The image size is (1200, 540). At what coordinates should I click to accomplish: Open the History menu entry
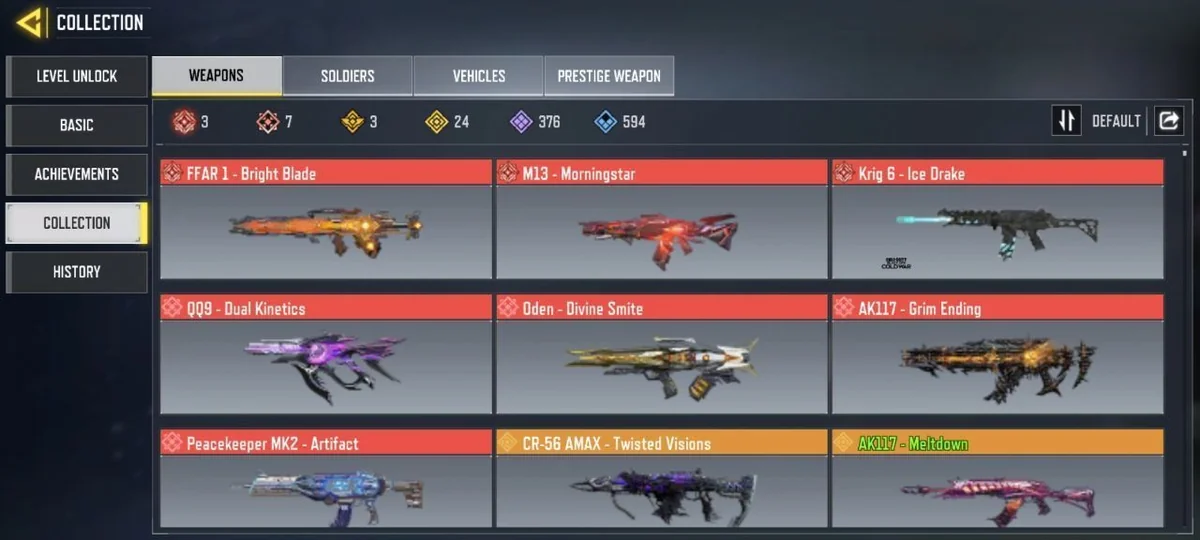pyautogui.click(x=76, y=272)
